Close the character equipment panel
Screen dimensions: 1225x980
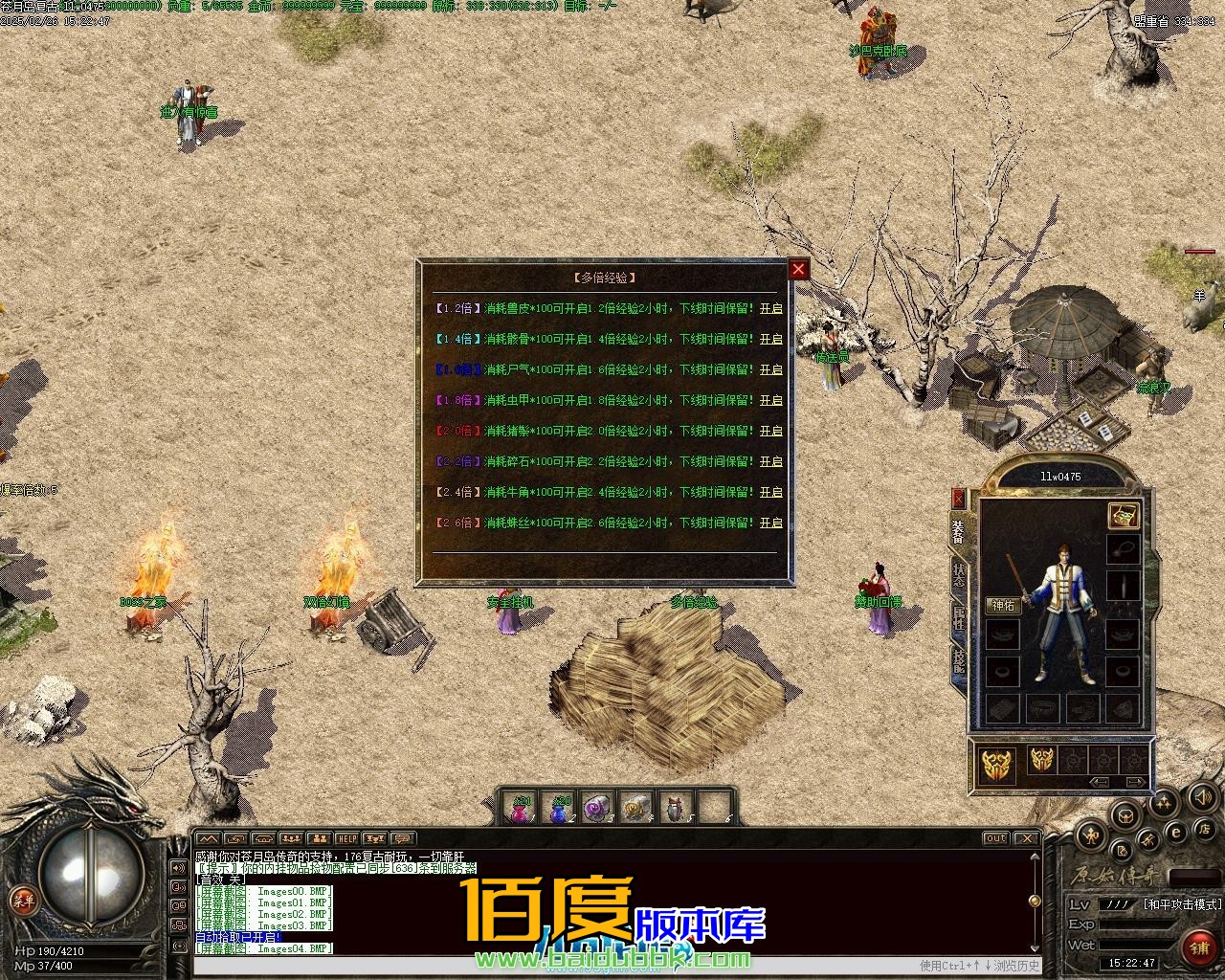click(959, 499)
